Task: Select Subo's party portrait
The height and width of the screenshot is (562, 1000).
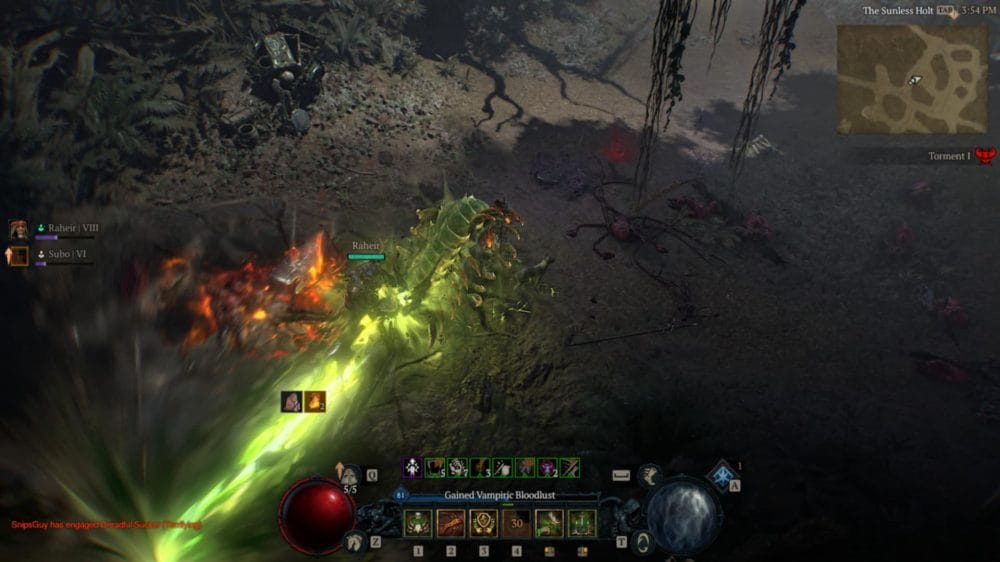Action: click(x=18, y=256)
